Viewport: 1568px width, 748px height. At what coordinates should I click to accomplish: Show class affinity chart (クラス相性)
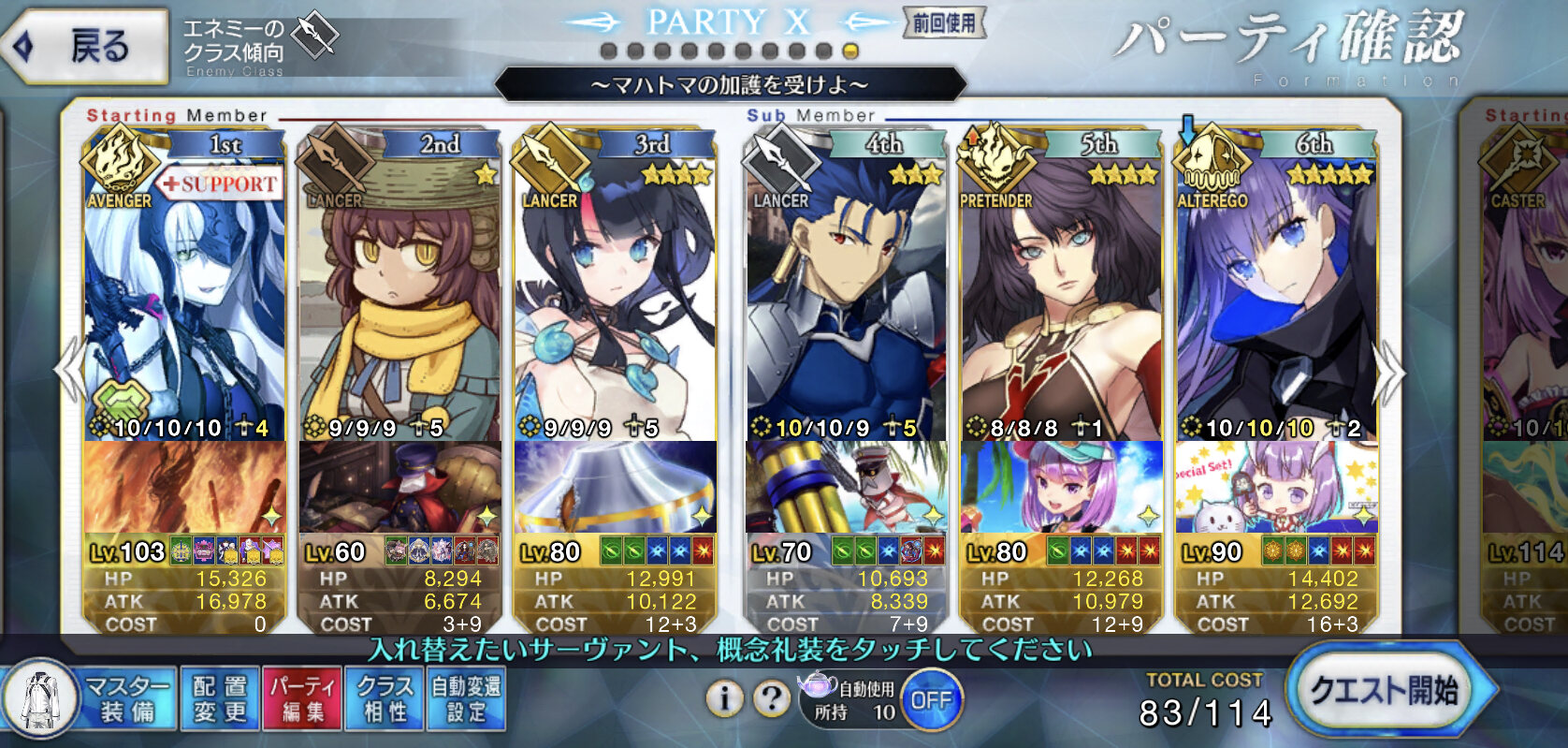tap(385, 698)
